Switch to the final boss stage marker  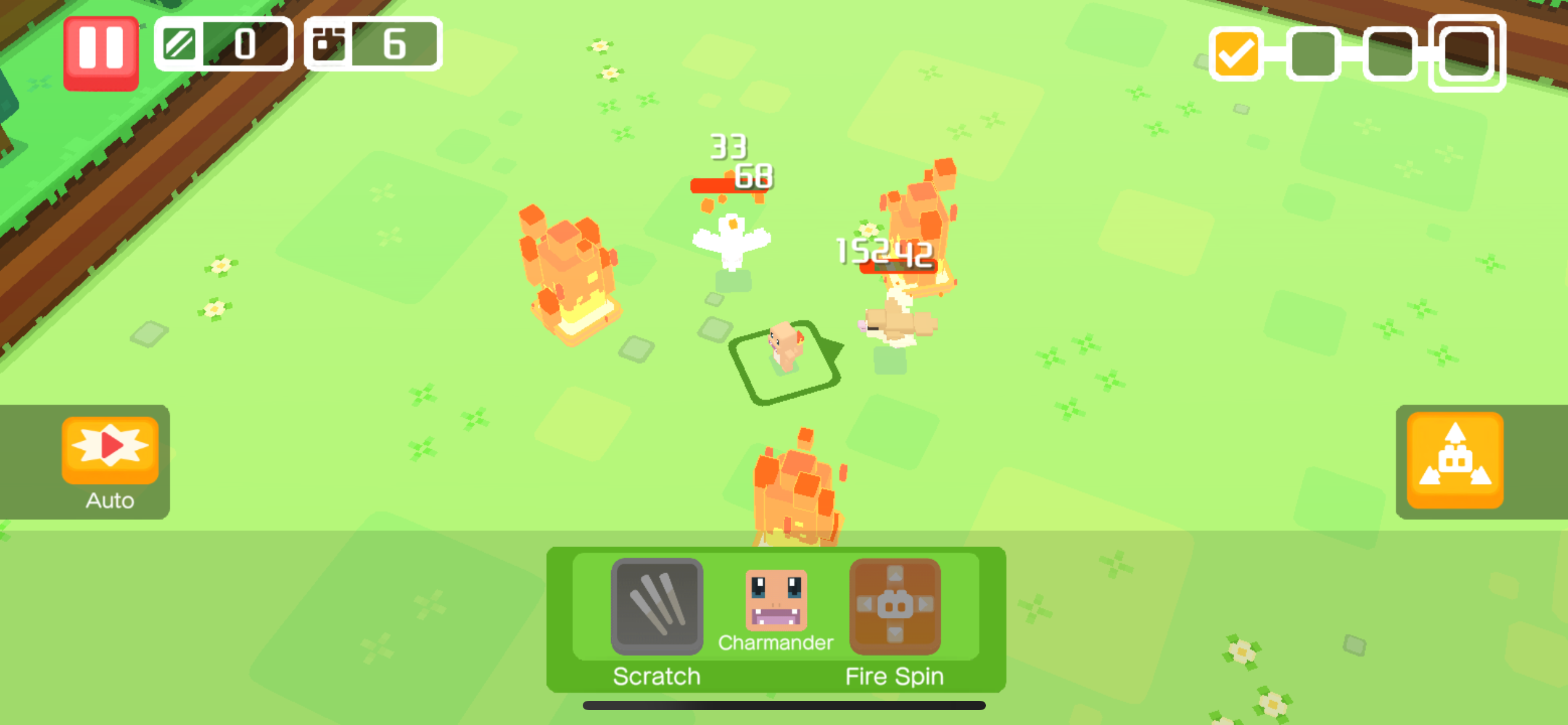pos(1466,54)
